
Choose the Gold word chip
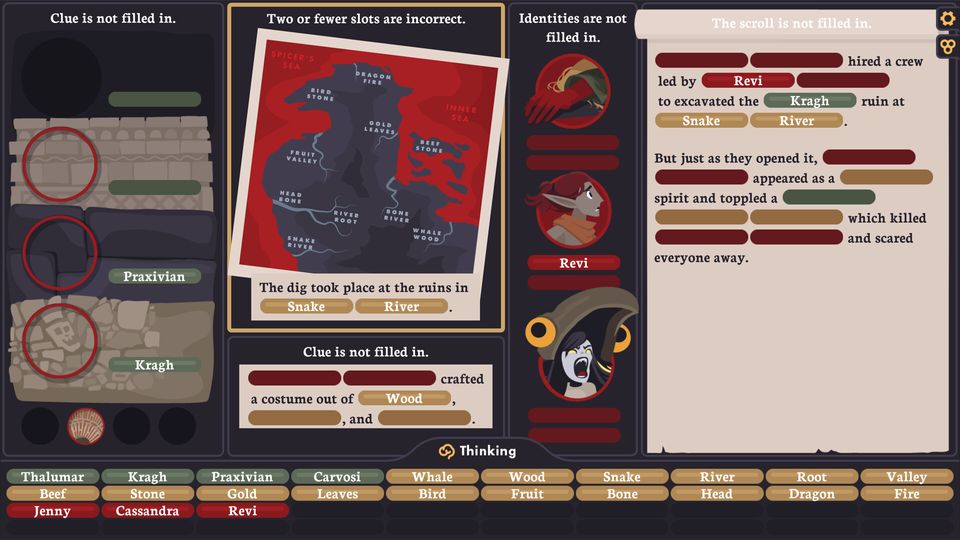pos(242,494)
